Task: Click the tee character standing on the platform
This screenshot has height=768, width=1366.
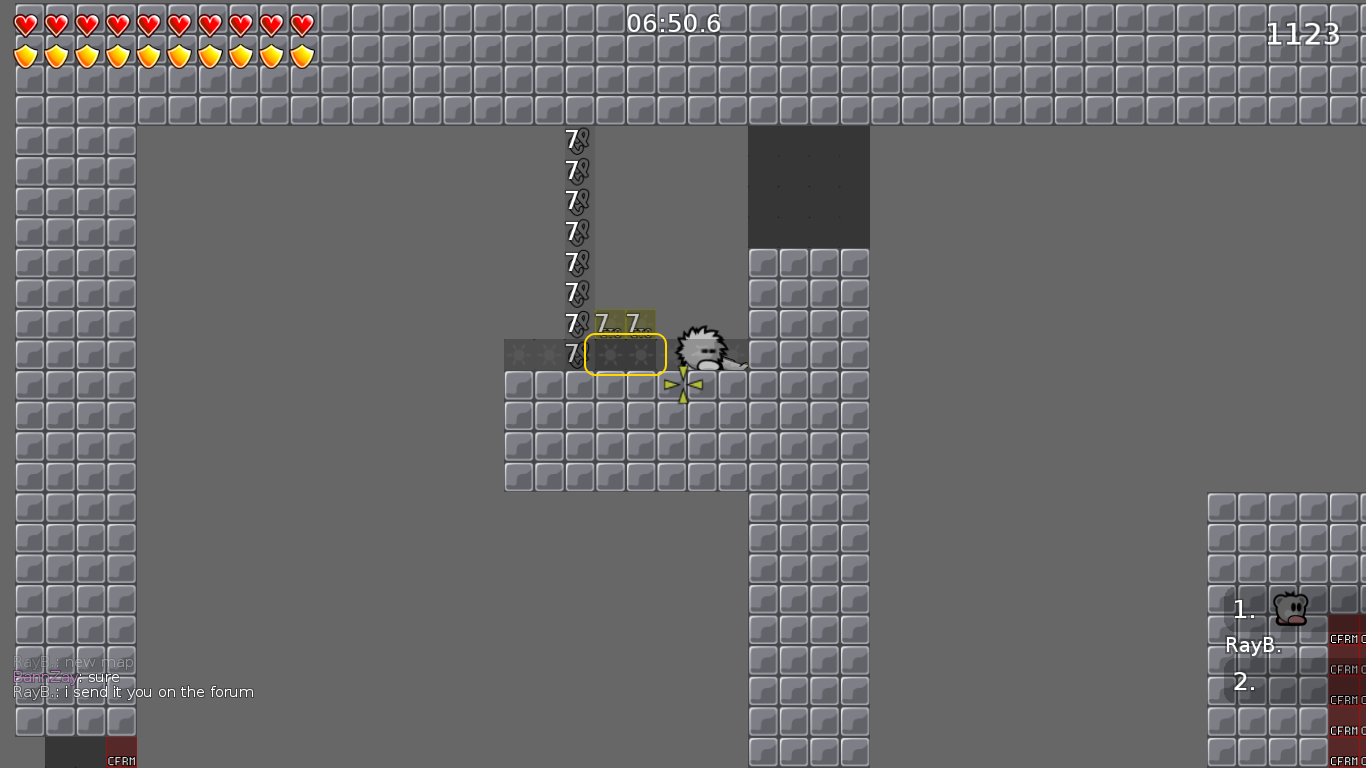Action: click(x=703, y=348)
